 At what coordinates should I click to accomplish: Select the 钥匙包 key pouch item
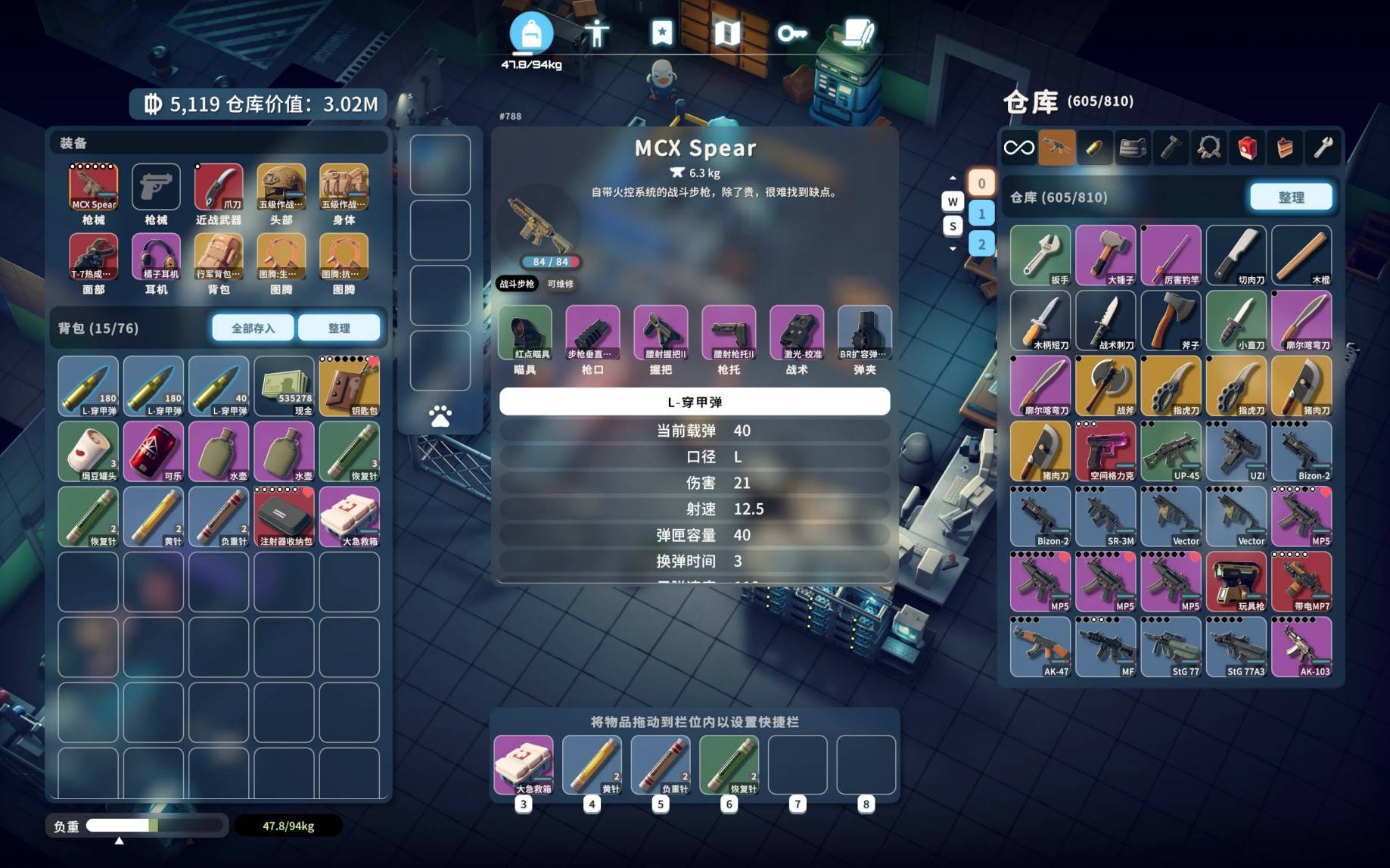pyautogui.click(x=349, y=386)
